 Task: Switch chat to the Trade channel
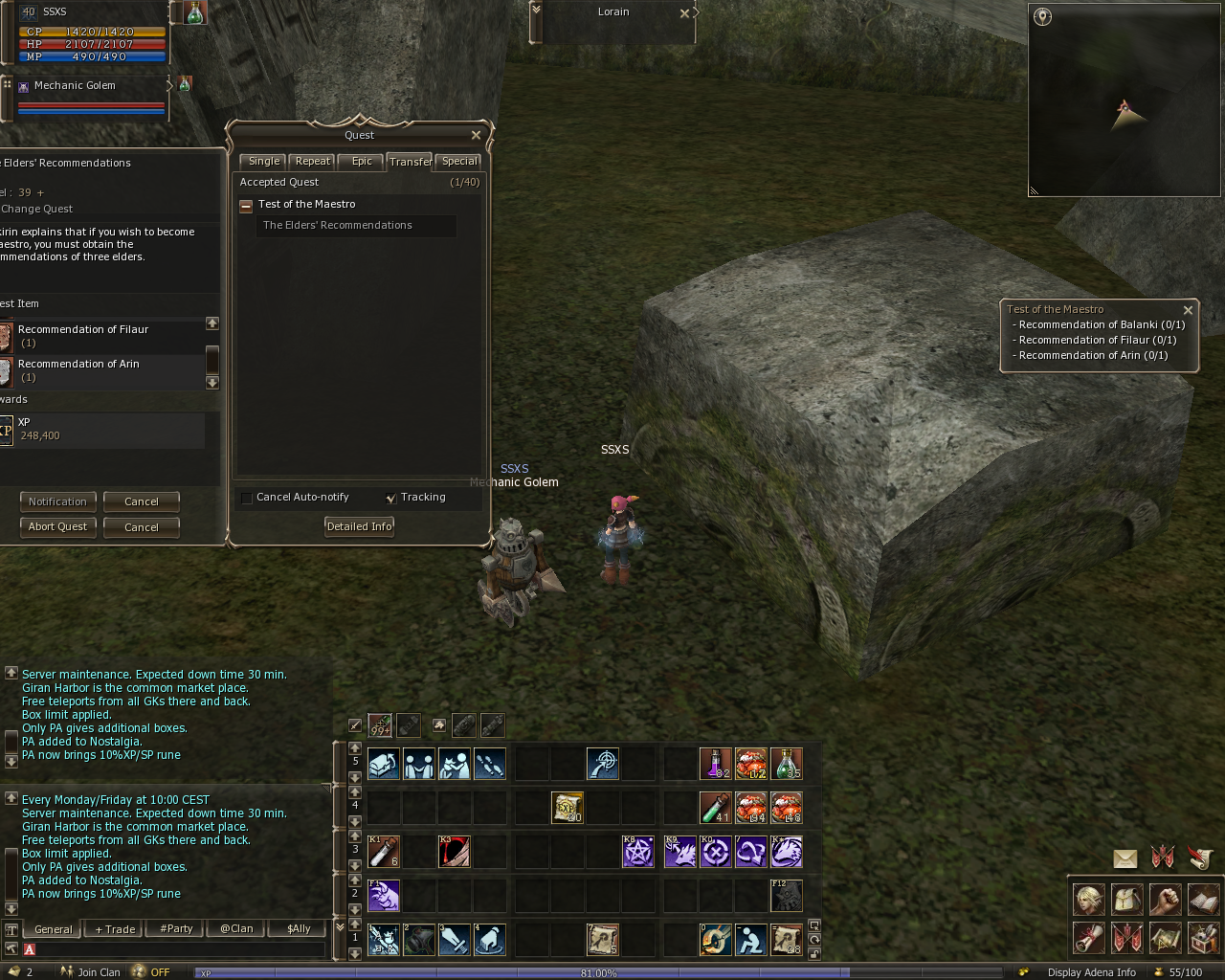115,929
